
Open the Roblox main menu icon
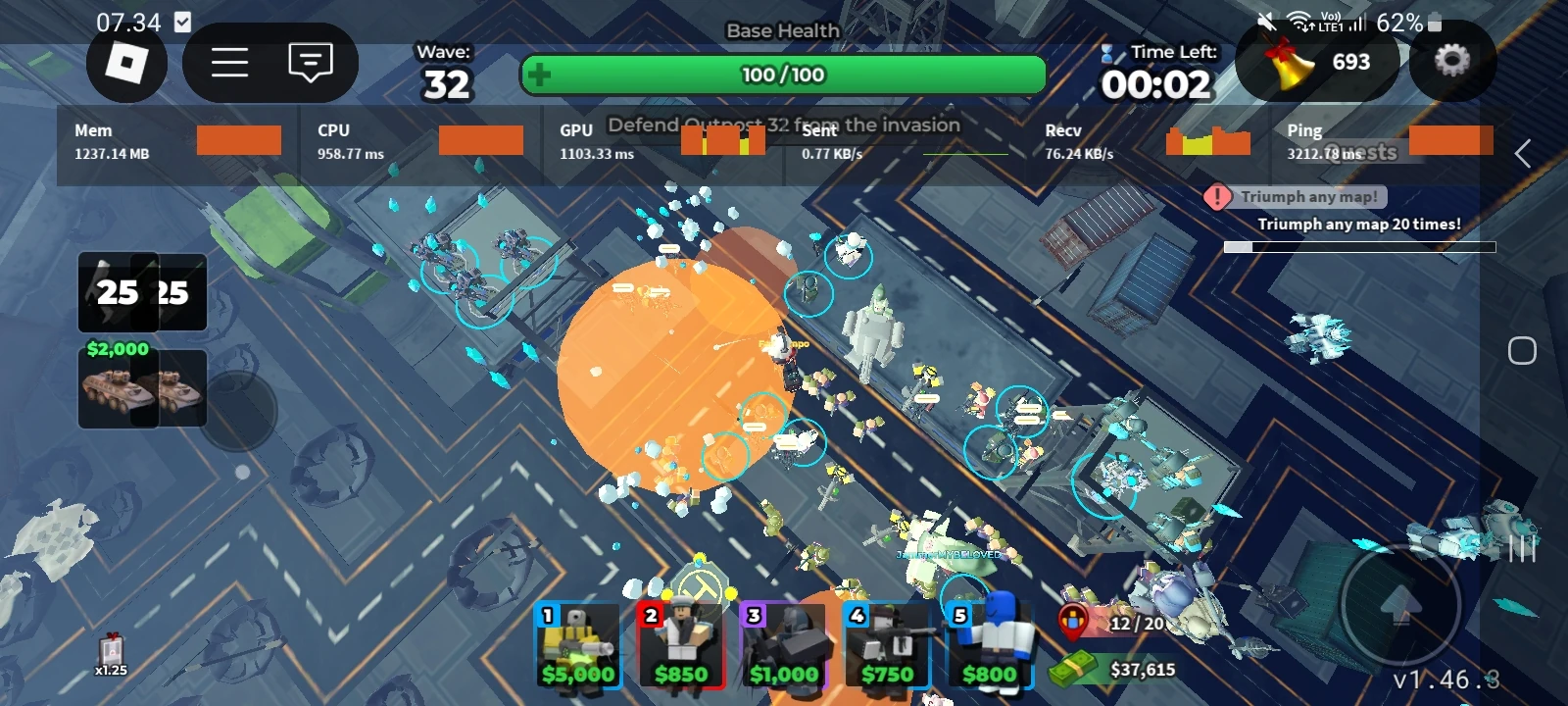125,62
